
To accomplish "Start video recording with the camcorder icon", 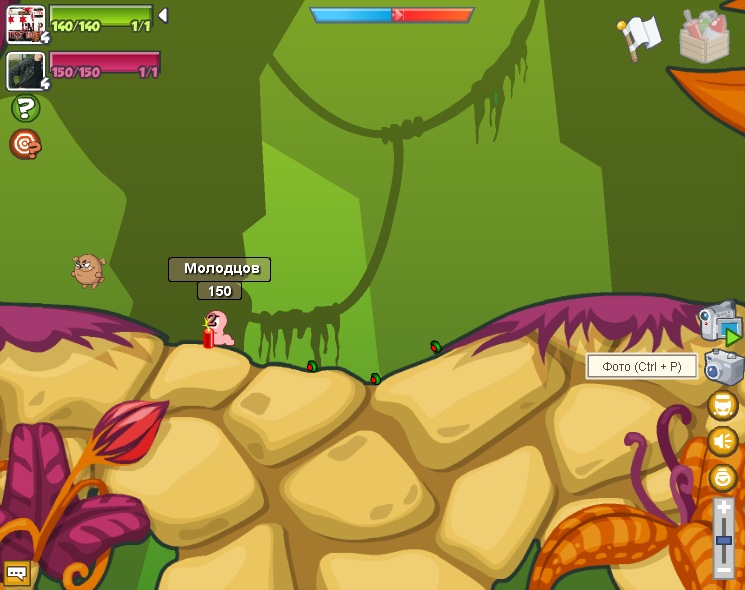I will (x=719, y=323).
